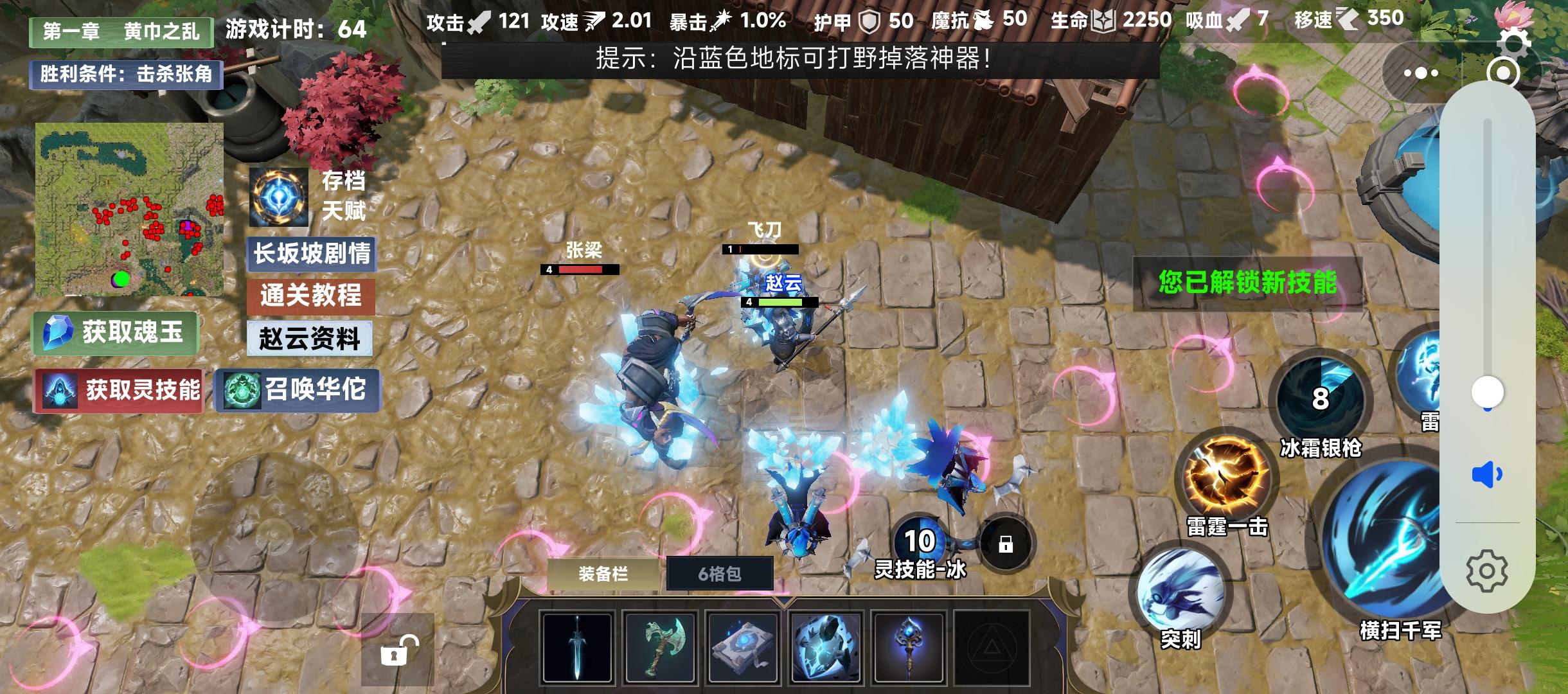Select the 获取魂玉 option

pyautogui.click(x=114, y=332)
